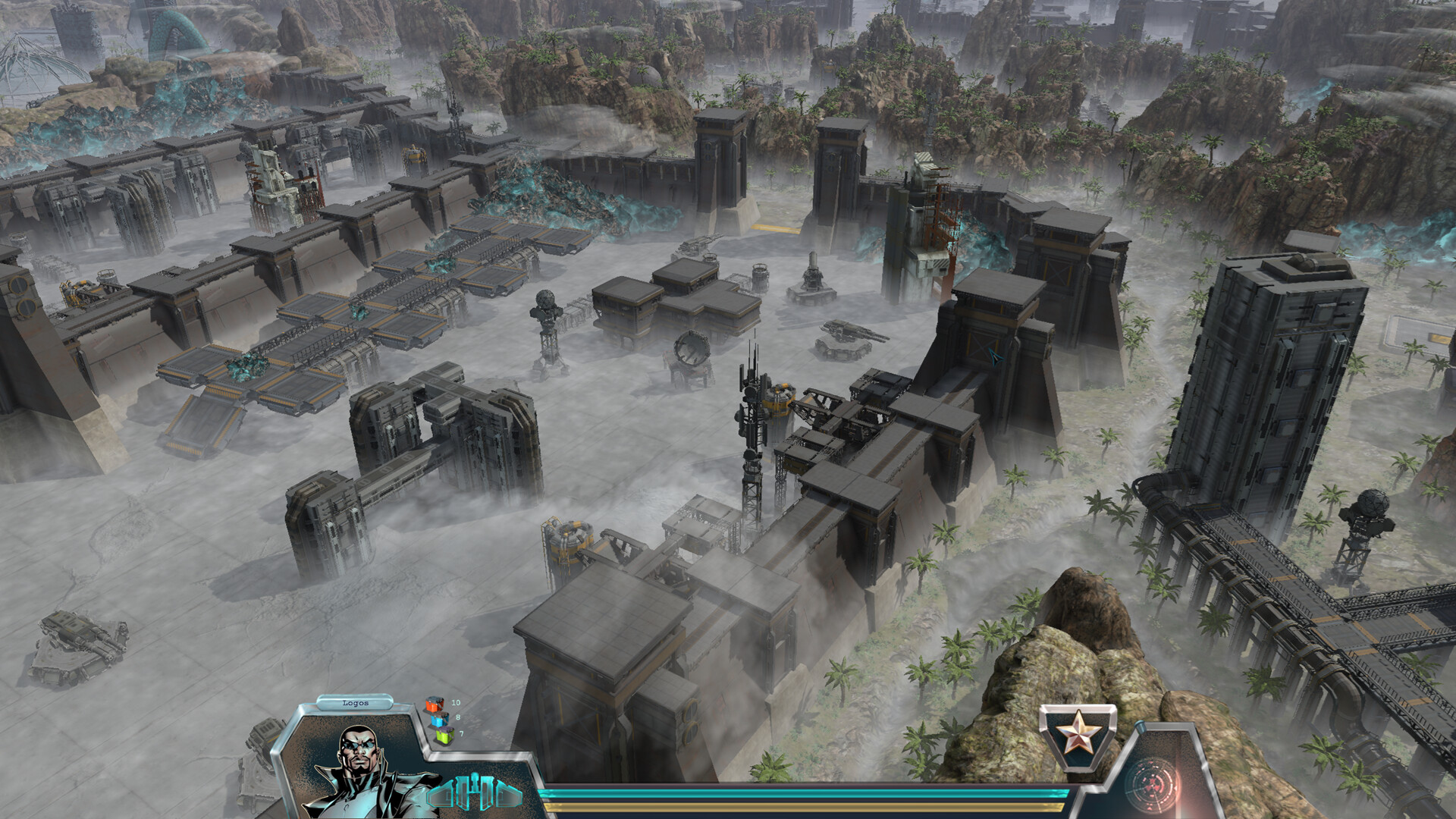Click the Logos nameplate banner

coord(356,703)
